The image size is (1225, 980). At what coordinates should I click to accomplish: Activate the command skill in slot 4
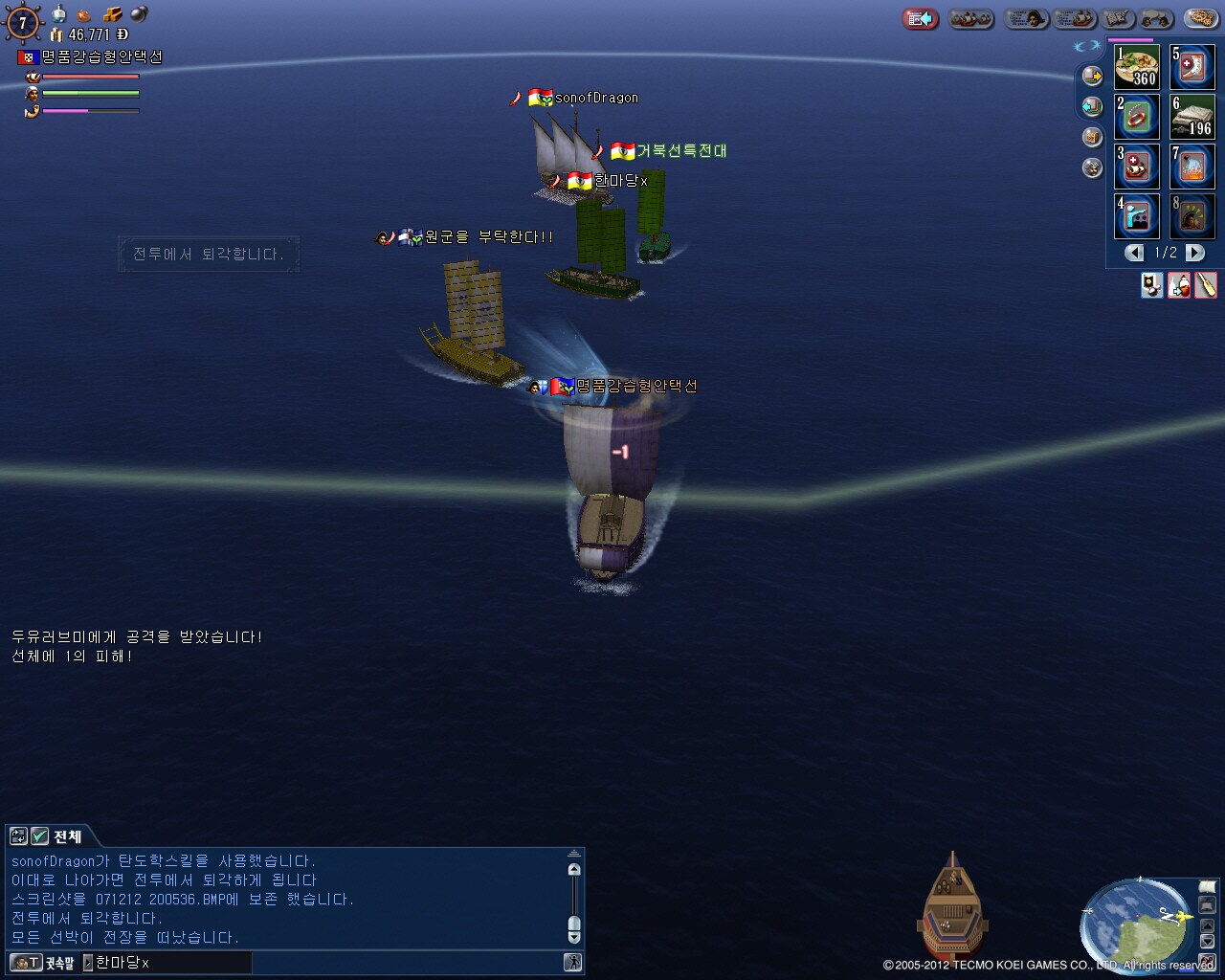click(1137, 216)
